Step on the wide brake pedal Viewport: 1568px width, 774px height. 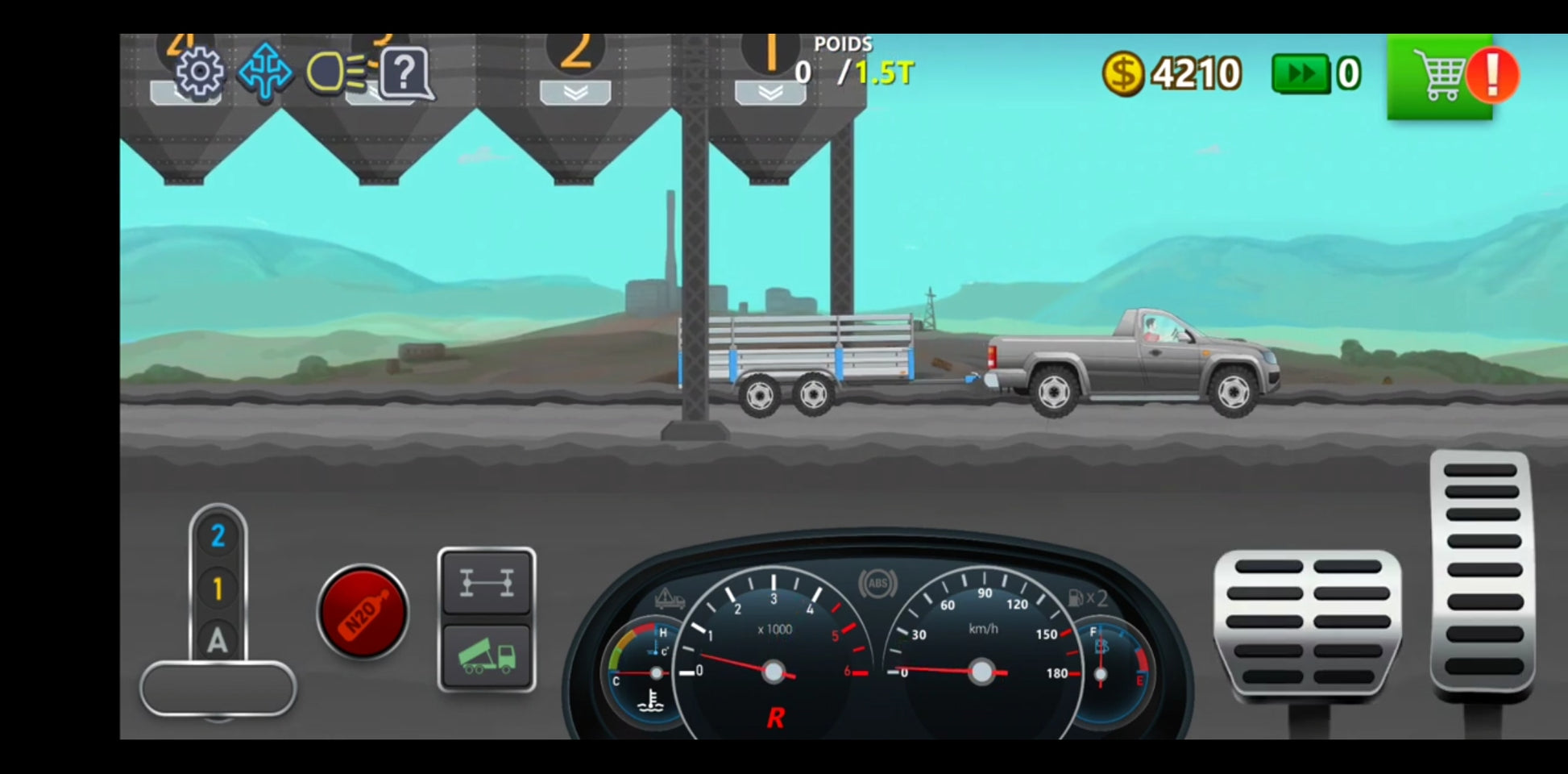pos(1307,621)
